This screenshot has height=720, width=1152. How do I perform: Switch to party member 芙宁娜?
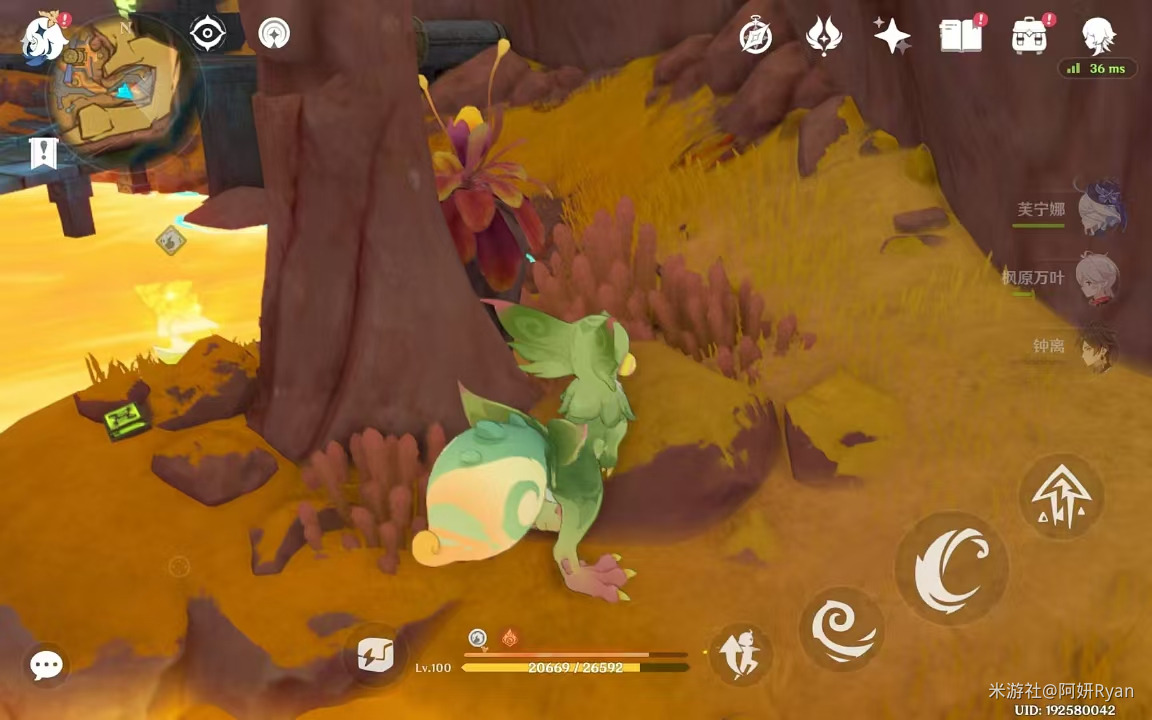click(1098, 209)
